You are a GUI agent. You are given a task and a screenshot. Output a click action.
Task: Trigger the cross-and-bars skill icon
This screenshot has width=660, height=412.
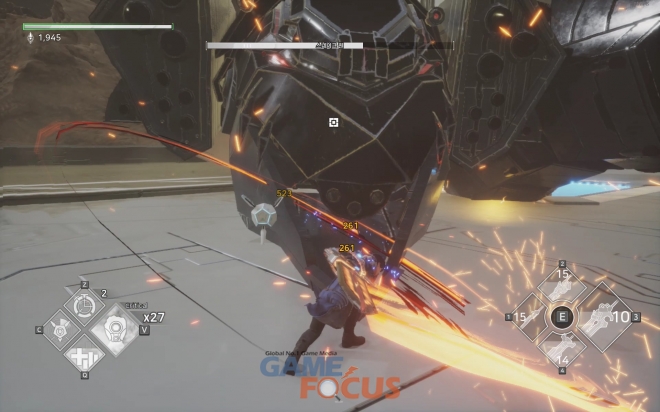[83, 357]
